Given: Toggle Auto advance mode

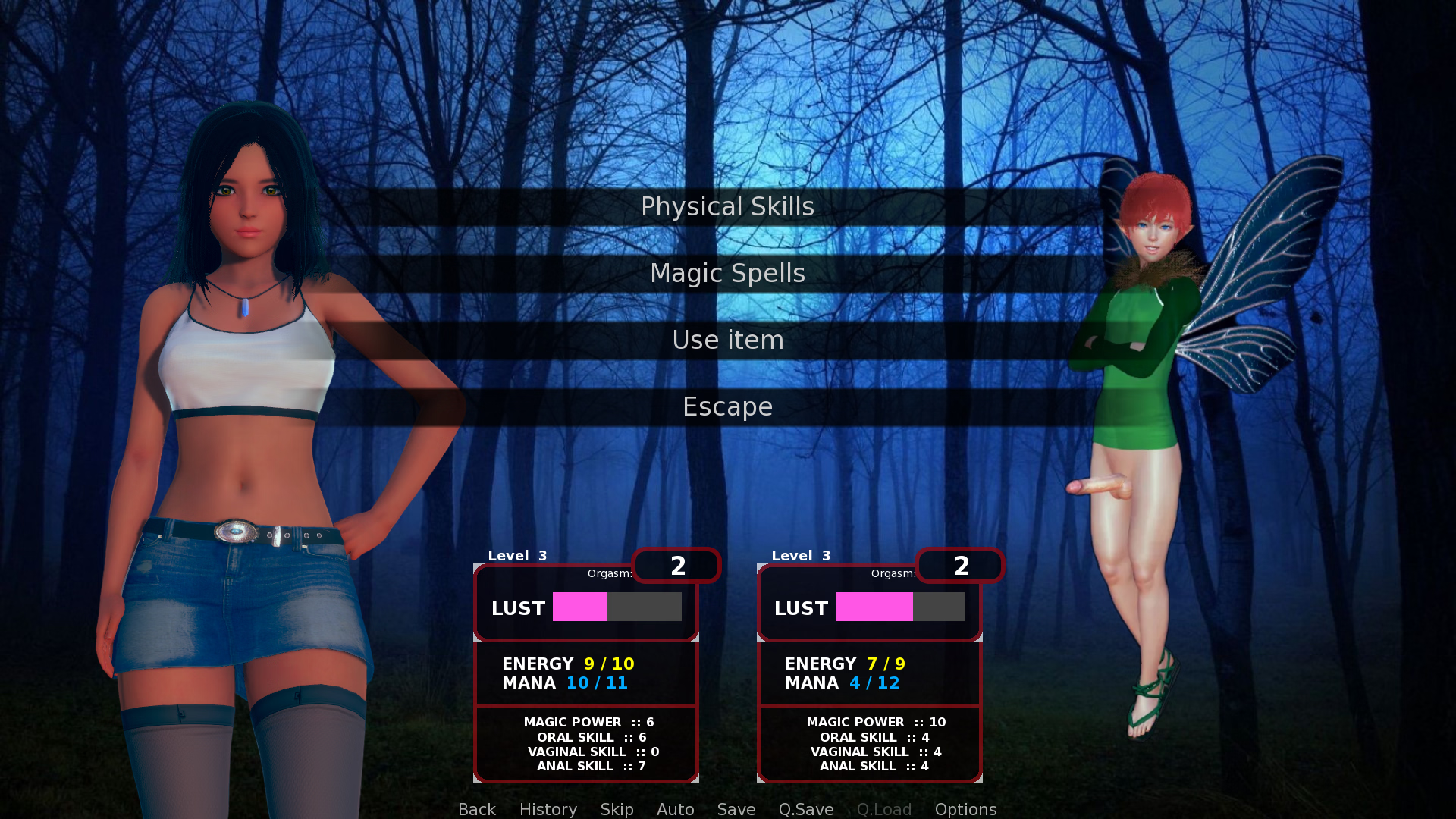Looking at the screenshot, I should pos(675,809).
